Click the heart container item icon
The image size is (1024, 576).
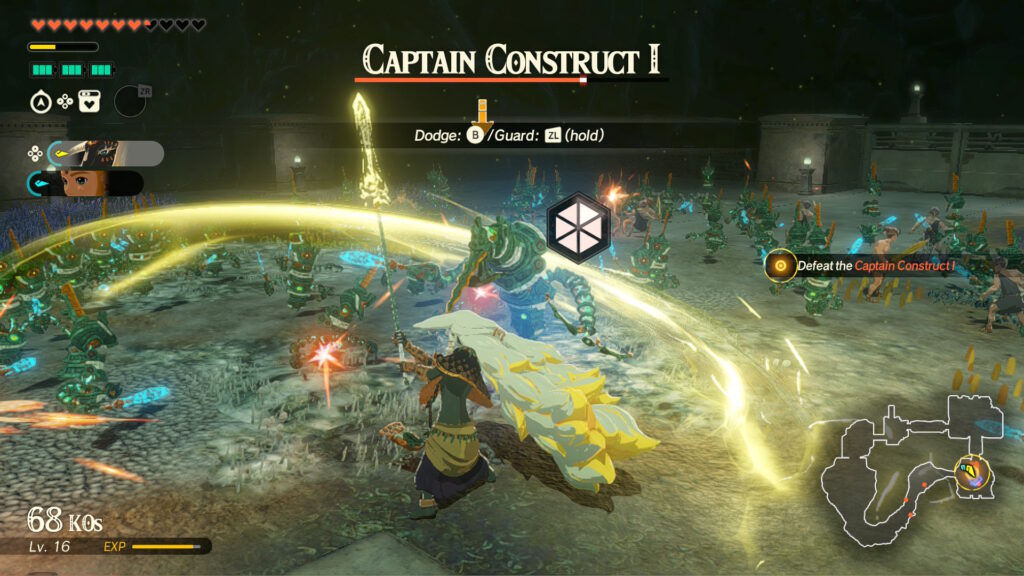90,101
